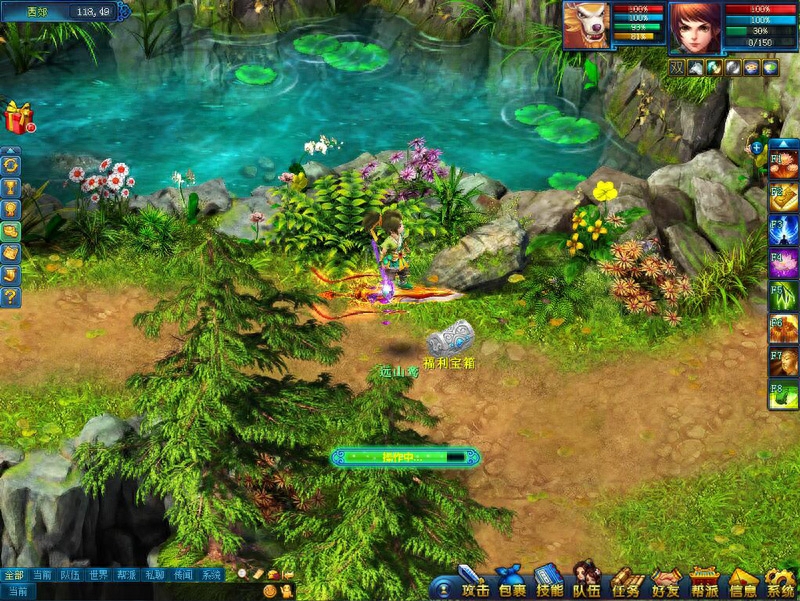This screenshot has width=800, height=601.
Task: Activate the 双 buff icon
Action: 677,68
